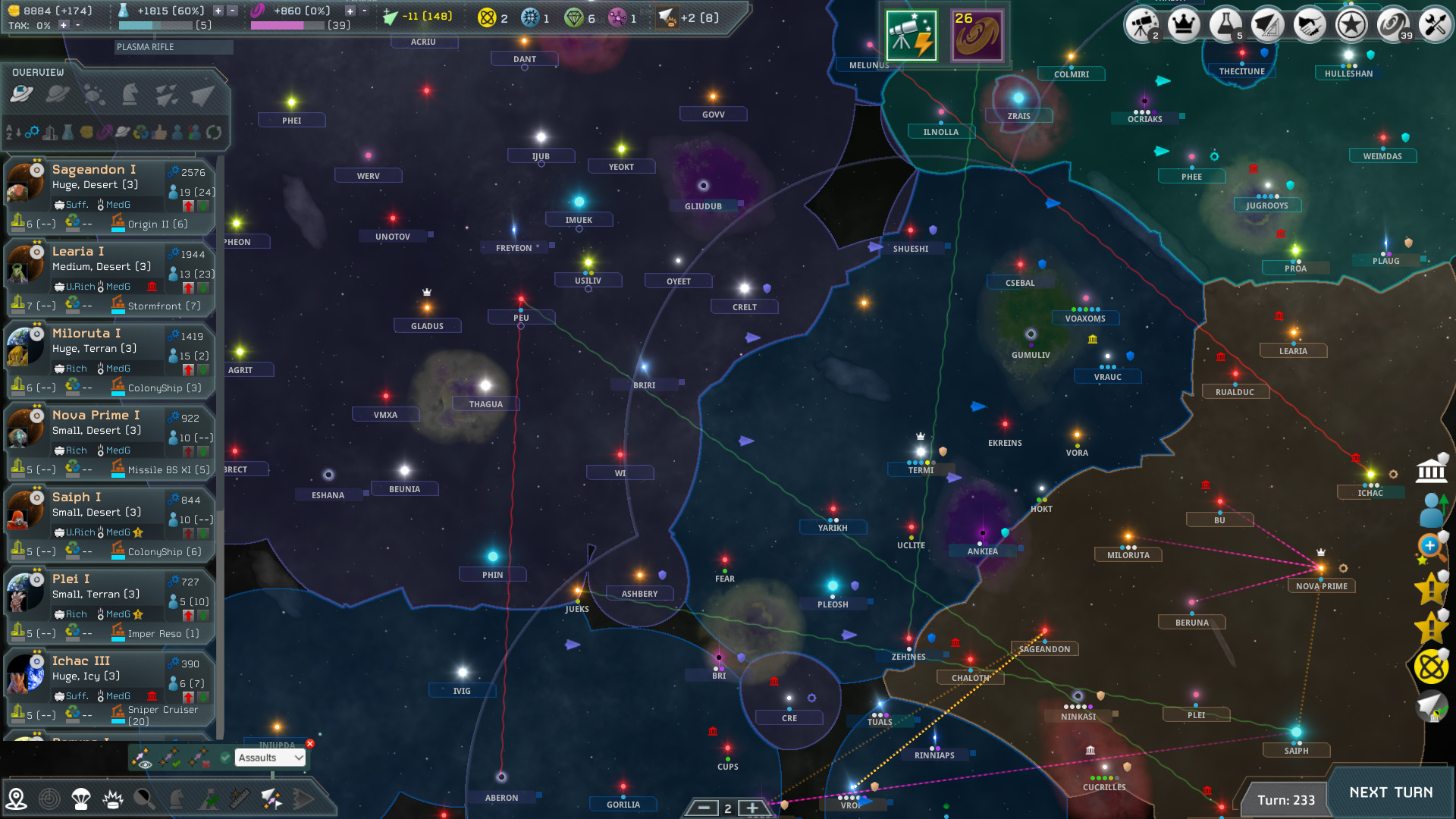Toggle the map pin overlay

pos(16,799)
